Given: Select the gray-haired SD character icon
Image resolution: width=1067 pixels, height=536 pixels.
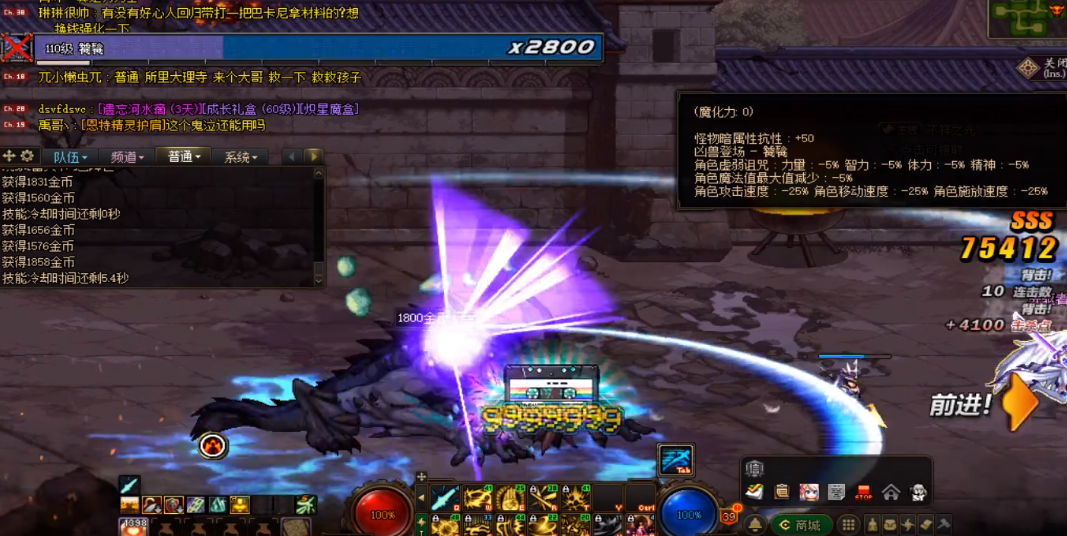Looking at the screenshot, I should pos(917,492).
